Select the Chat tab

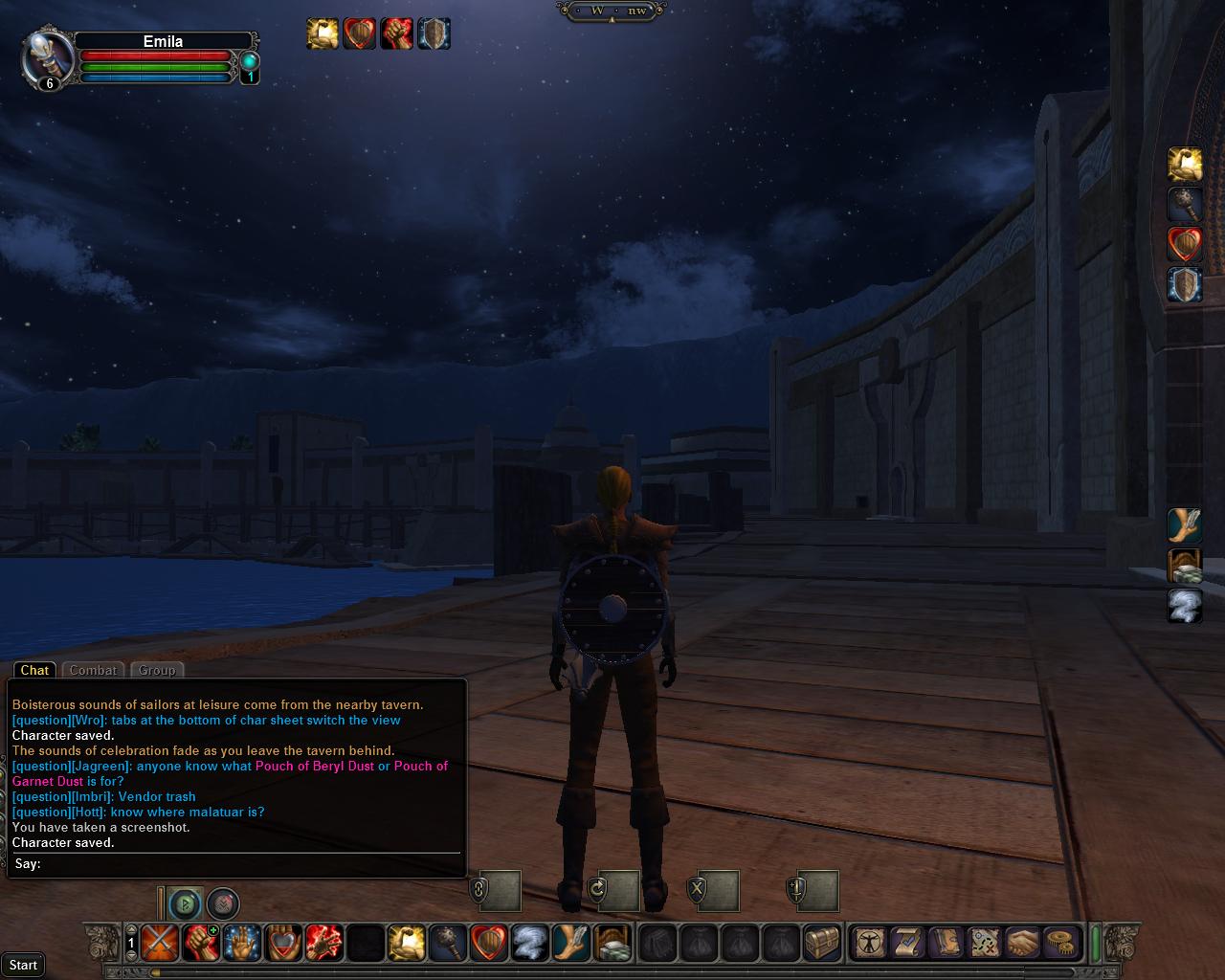tap(34, 670)
